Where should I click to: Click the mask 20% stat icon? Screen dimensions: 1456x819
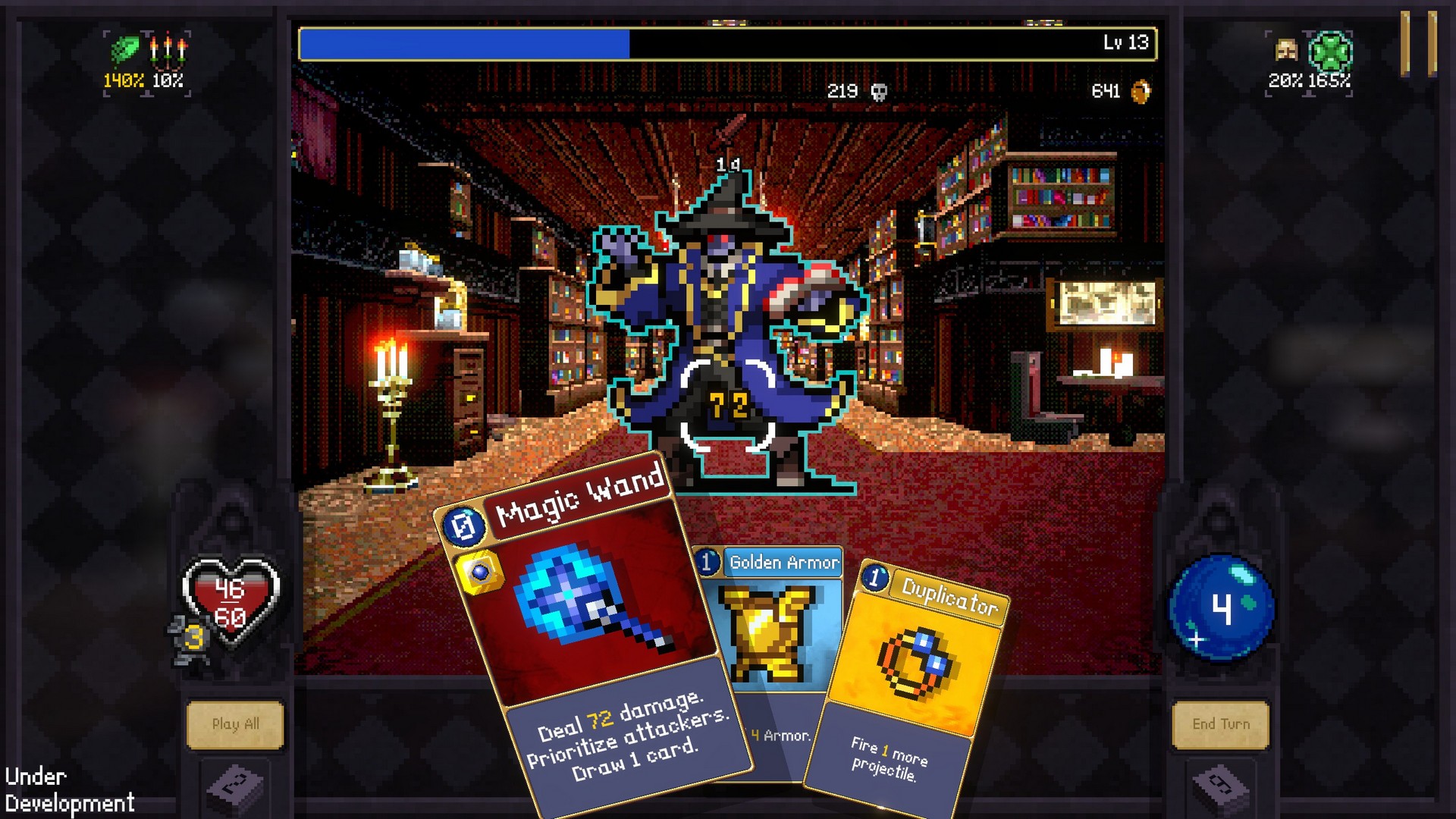1287,49
